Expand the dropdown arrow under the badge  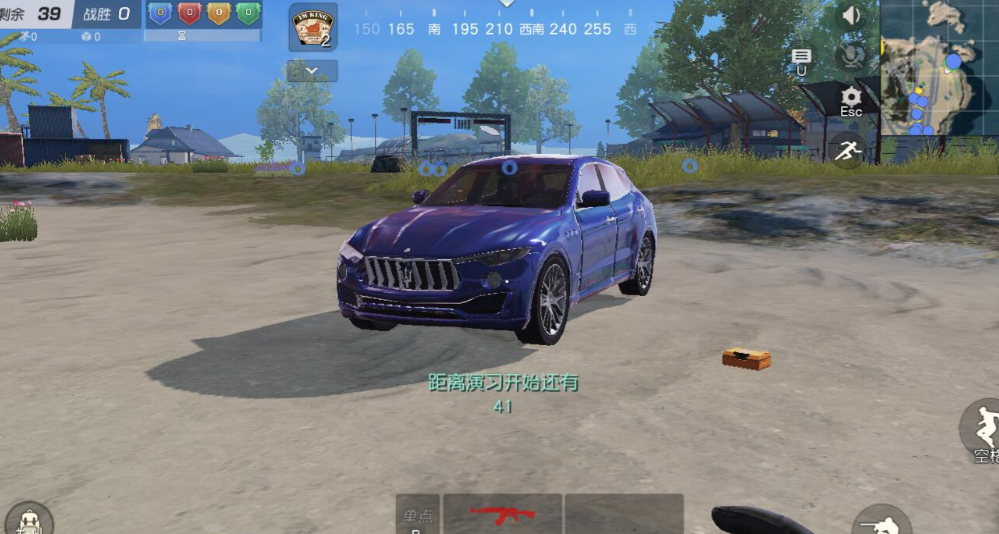(x=312, y=71)
